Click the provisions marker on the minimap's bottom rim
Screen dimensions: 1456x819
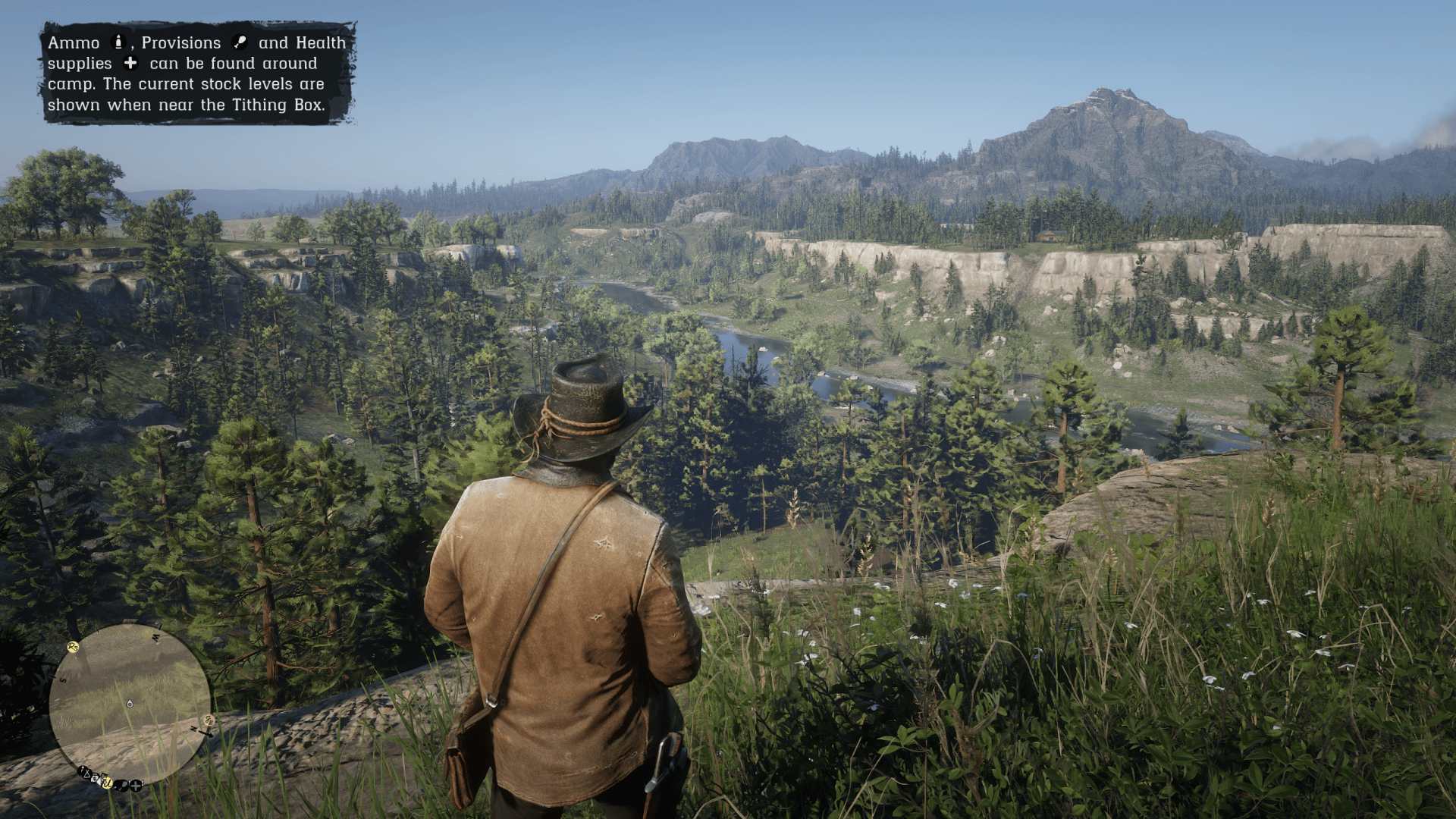coord(121,786)
